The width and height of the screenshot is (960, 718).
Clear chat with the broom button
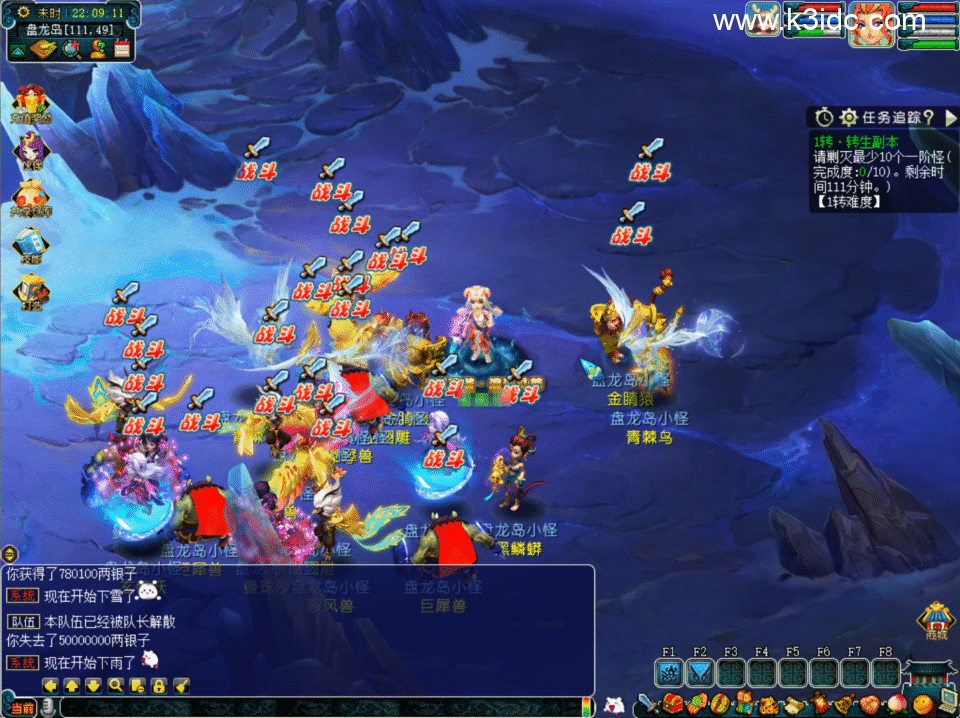click(x=181, y=685)
